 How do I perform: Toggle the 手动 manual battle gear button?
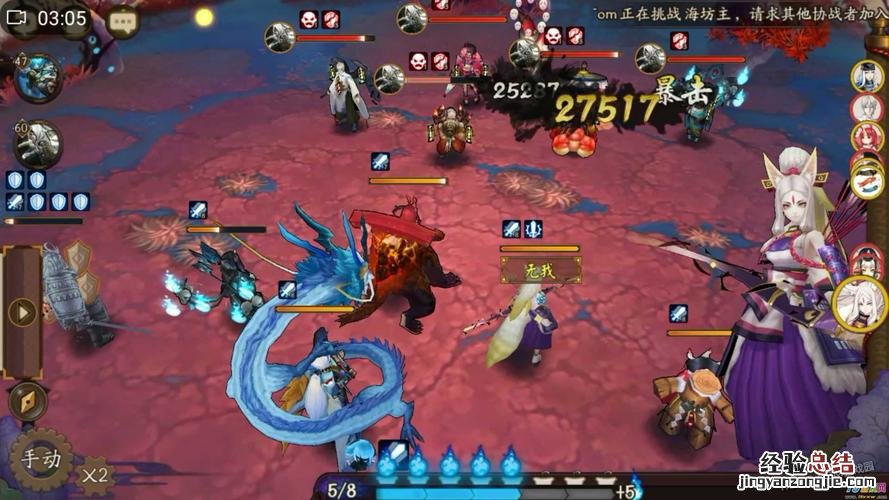(40, 459)
